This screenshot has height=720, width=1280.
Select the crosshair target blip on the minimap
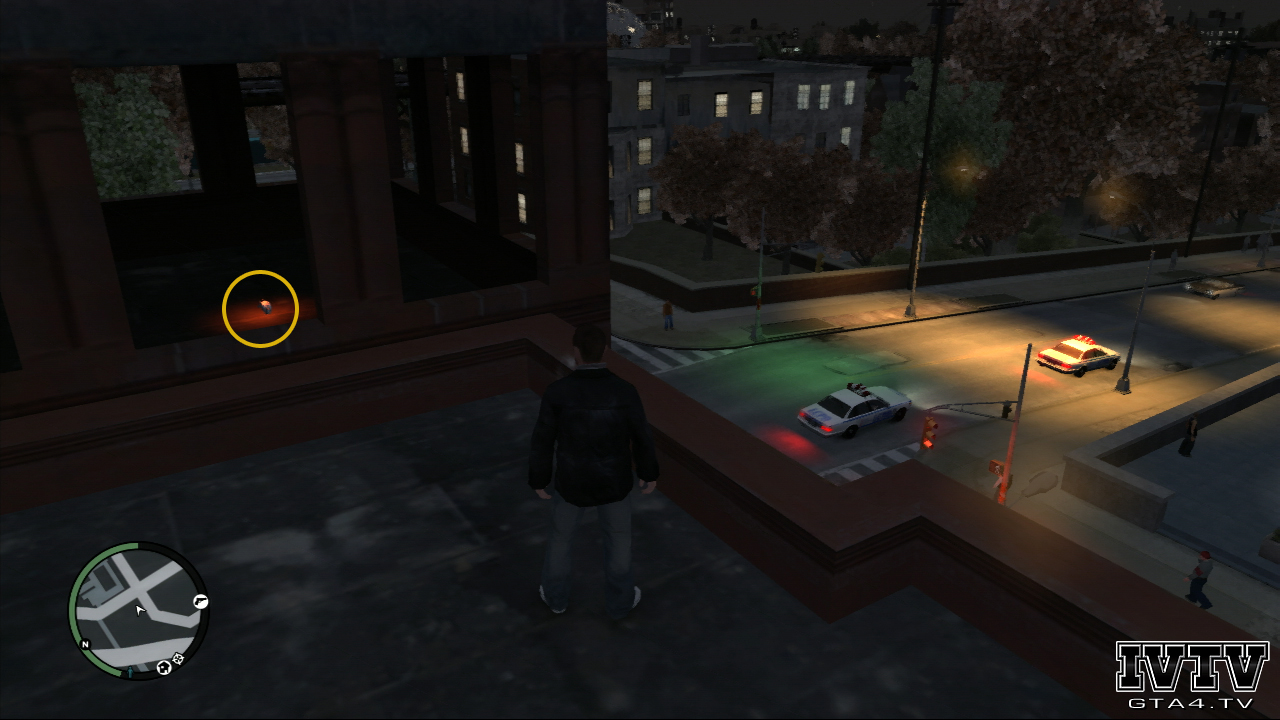point(178,658)
